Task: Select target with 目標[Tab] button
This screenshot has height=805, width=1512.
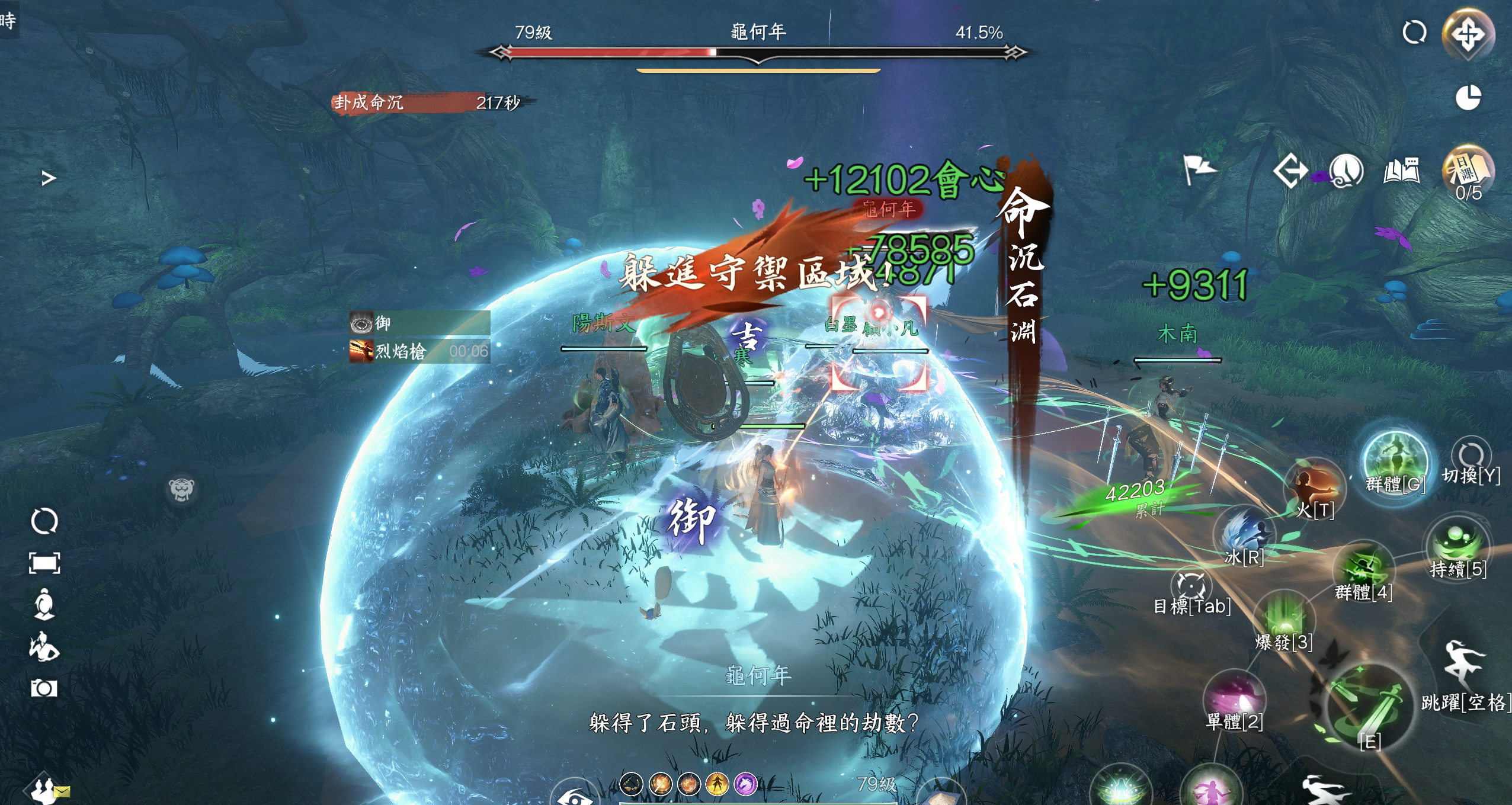Action: (x=1191, y=586)
